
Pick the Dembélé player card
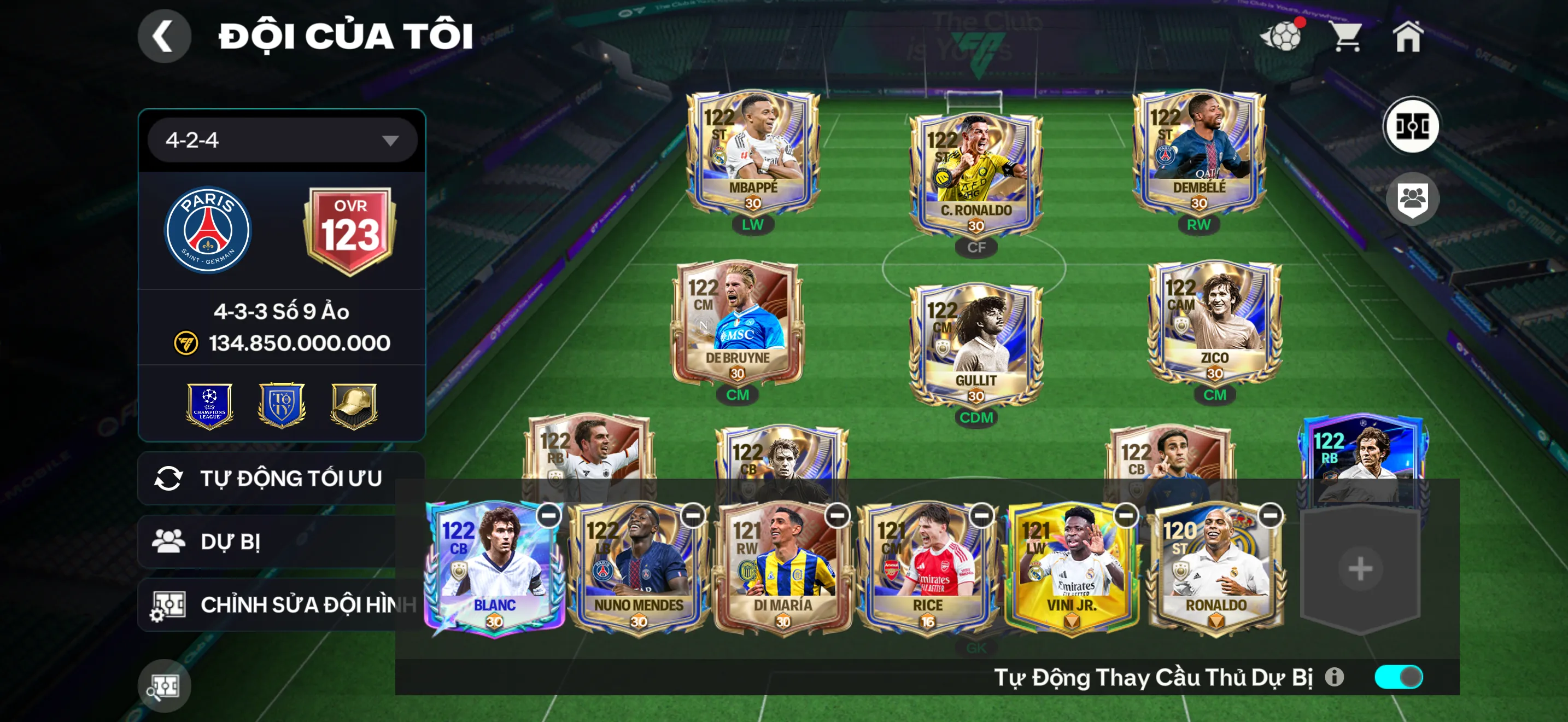click(x=1198, y=152)
